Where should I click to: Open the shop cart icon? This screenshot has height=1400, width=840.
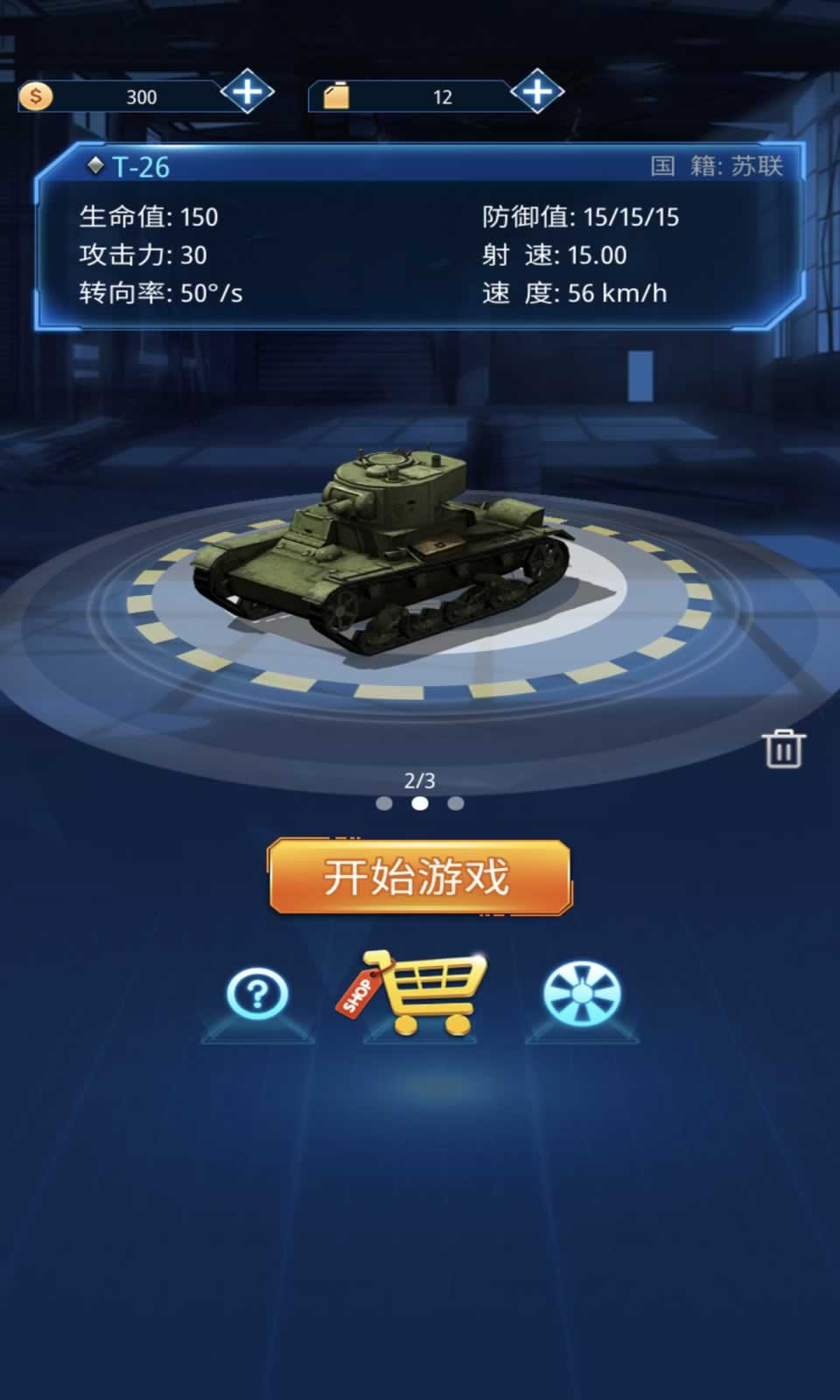420,992
